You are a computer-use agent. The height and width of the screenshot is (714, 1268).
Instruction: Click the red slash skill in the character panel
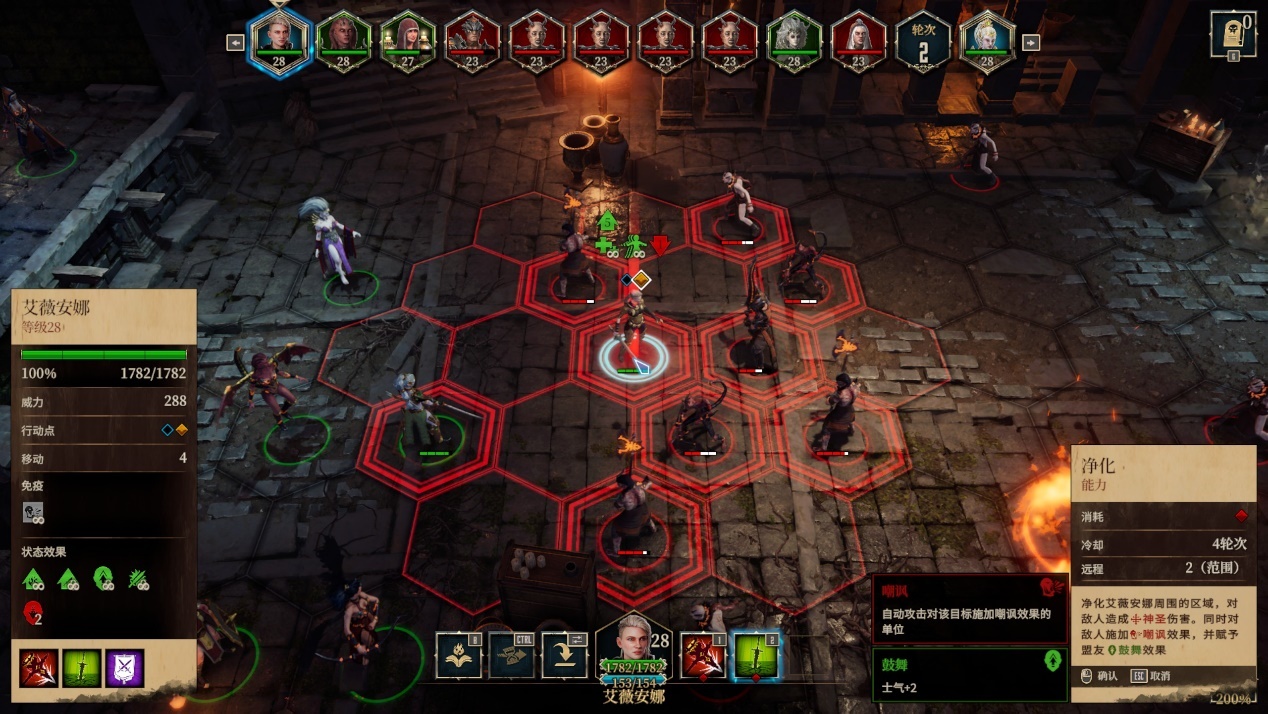point(39,668)
